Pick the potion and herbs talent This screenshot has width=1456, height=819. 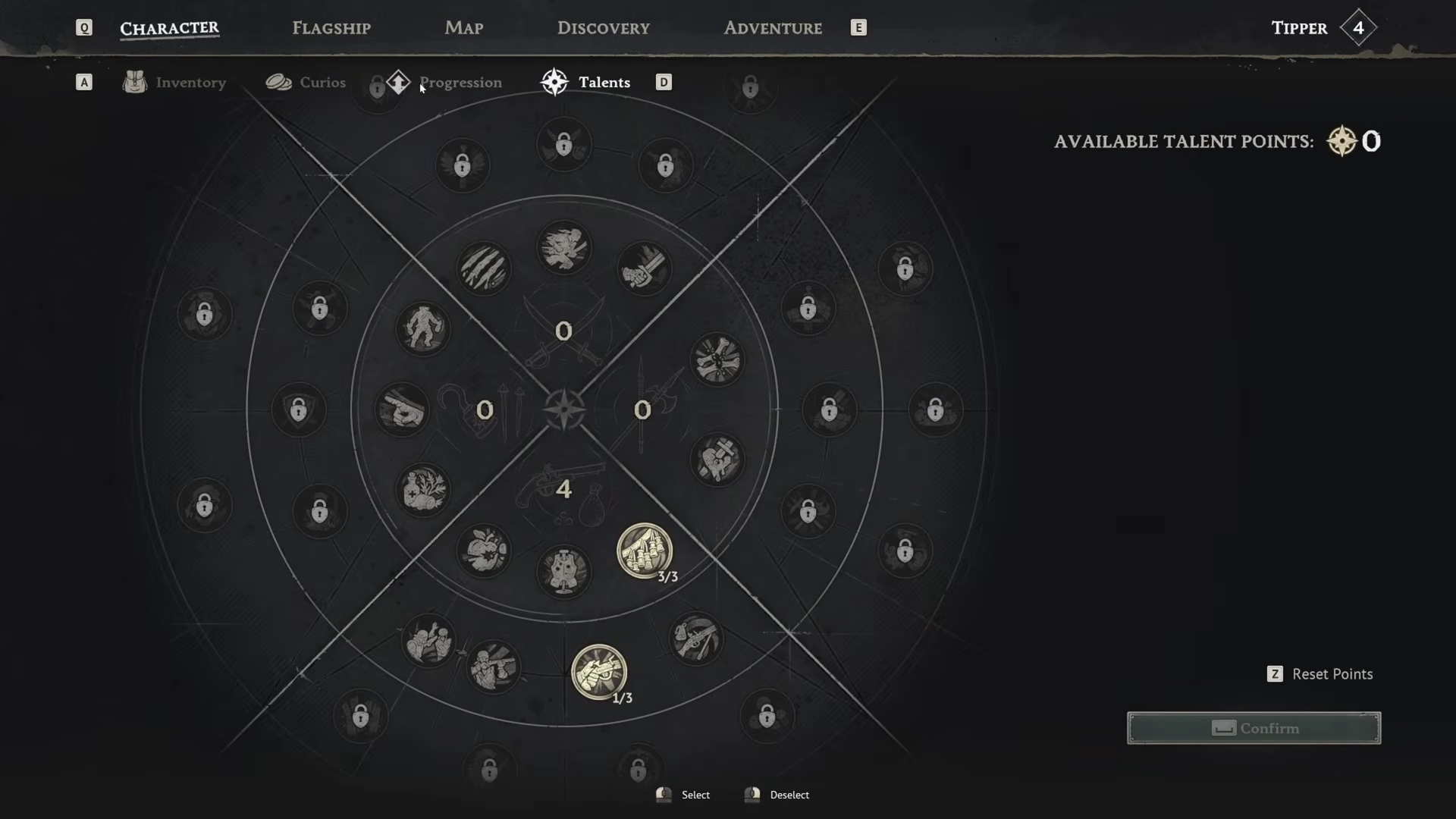pyautogui.click(x=423, y=490)
